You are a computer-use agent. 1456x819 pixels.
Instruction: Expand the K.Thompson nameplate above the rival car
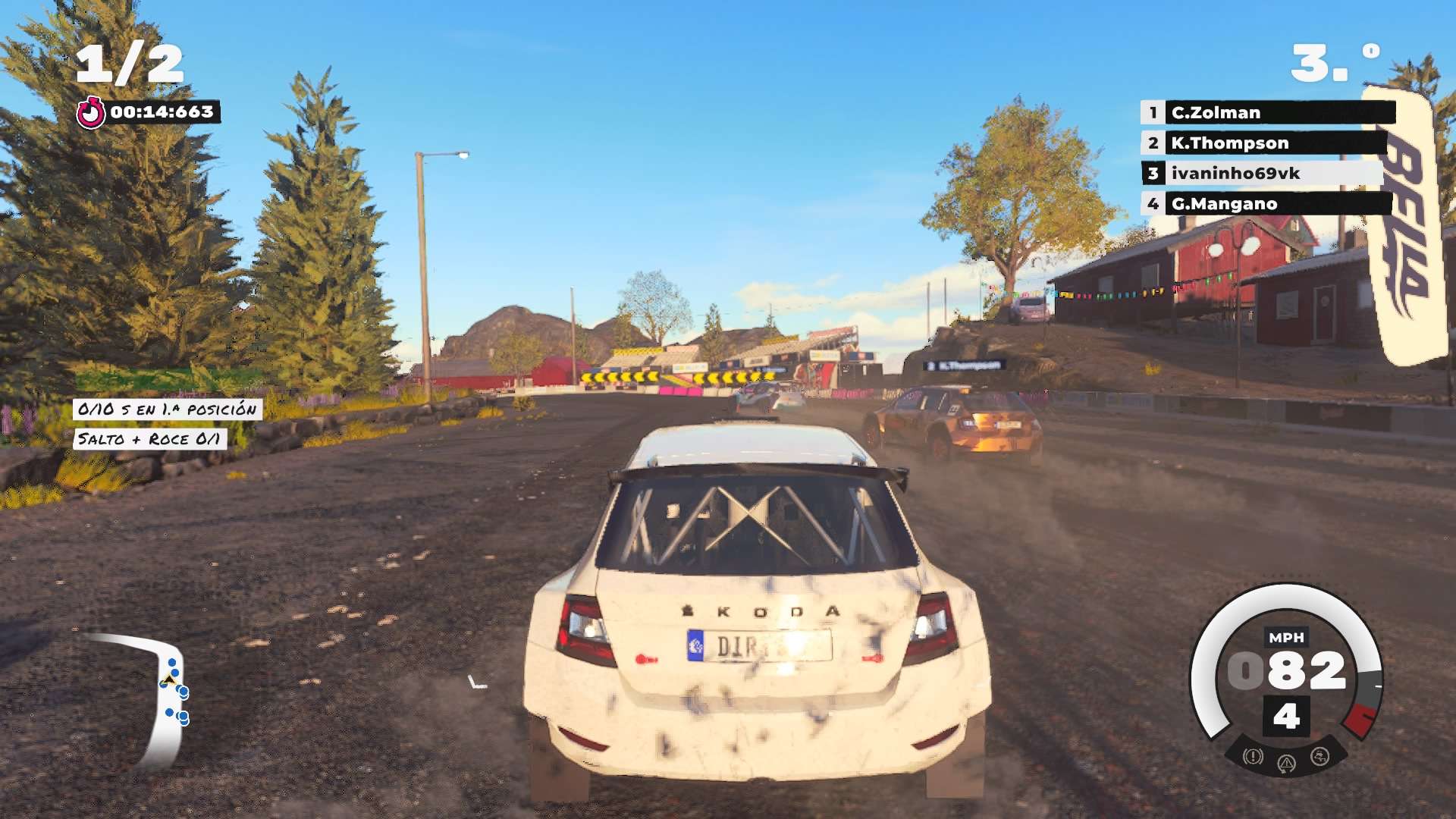click(963, 365)
